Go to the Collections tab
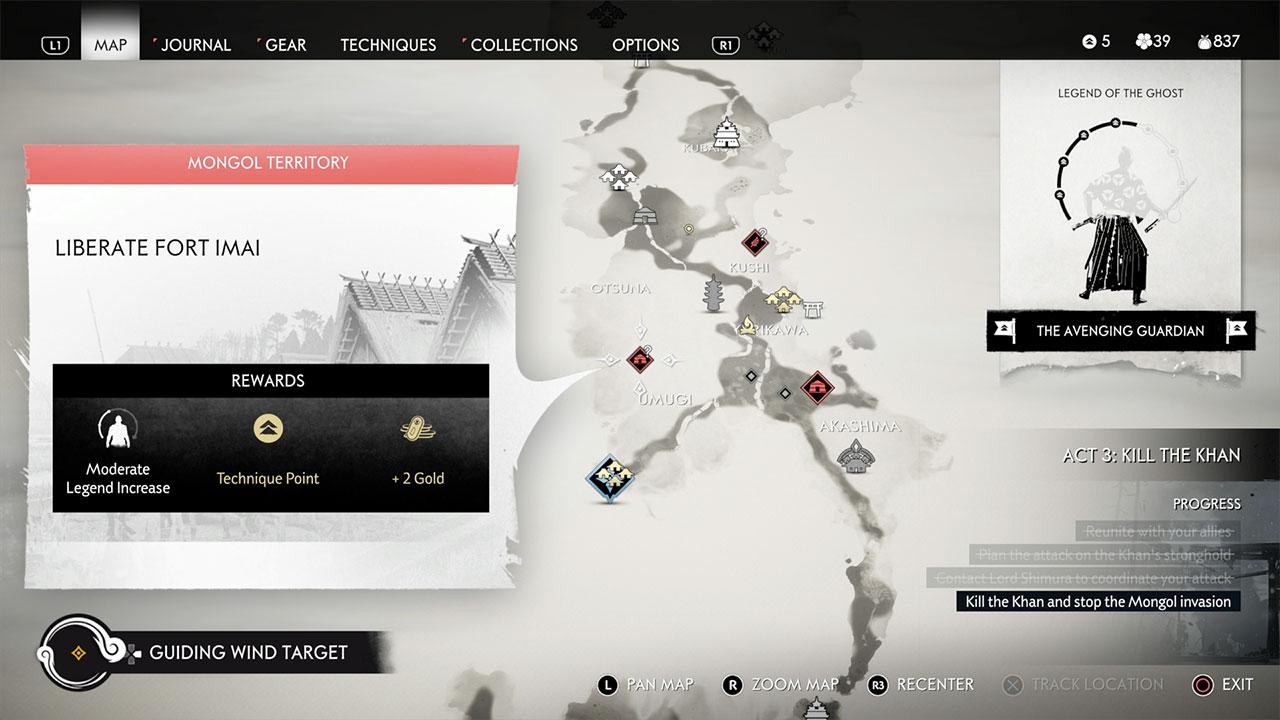Image resolution: width=1280 pixels, height=720 pixels. coord(523,45)
